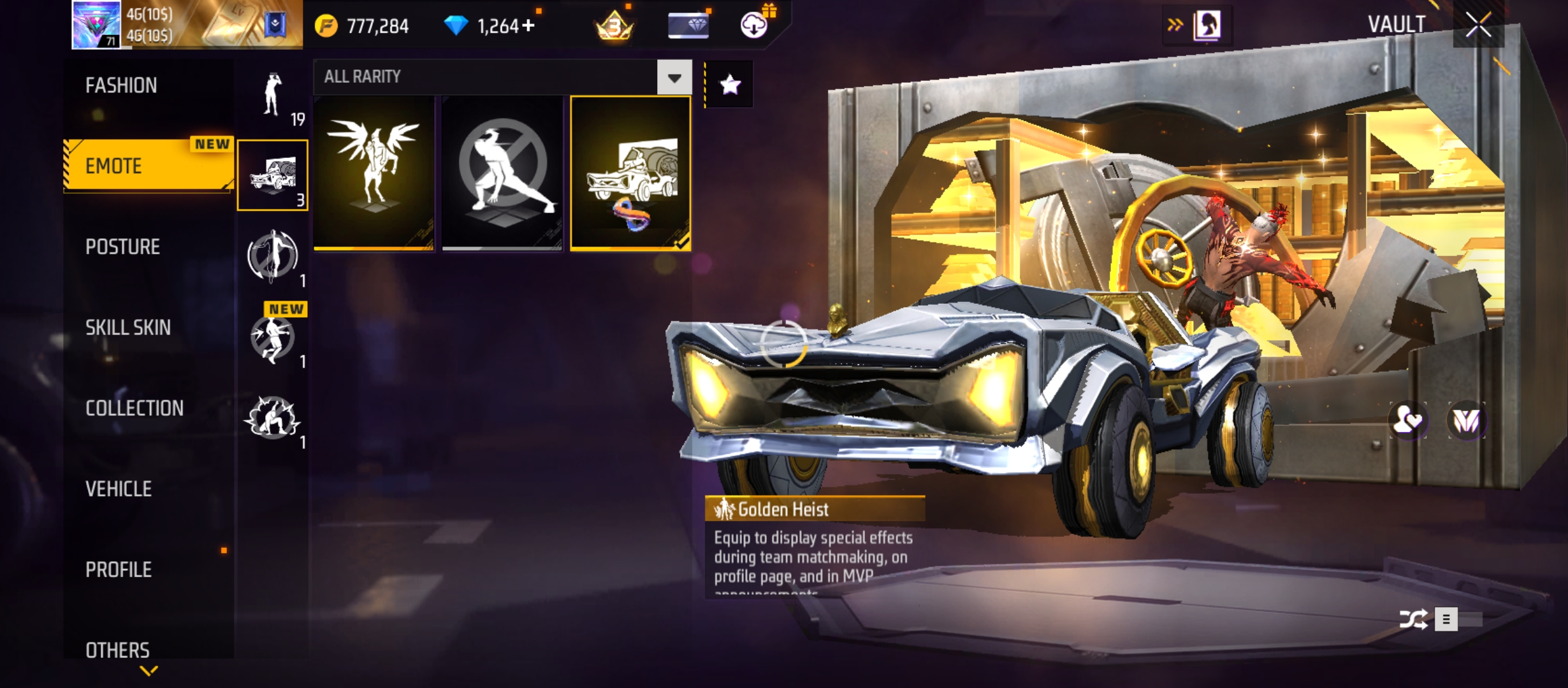This screenshot has height=688, width=1568.
Task: Select the winged figure emote tile
Action: [x=374, y=173]
